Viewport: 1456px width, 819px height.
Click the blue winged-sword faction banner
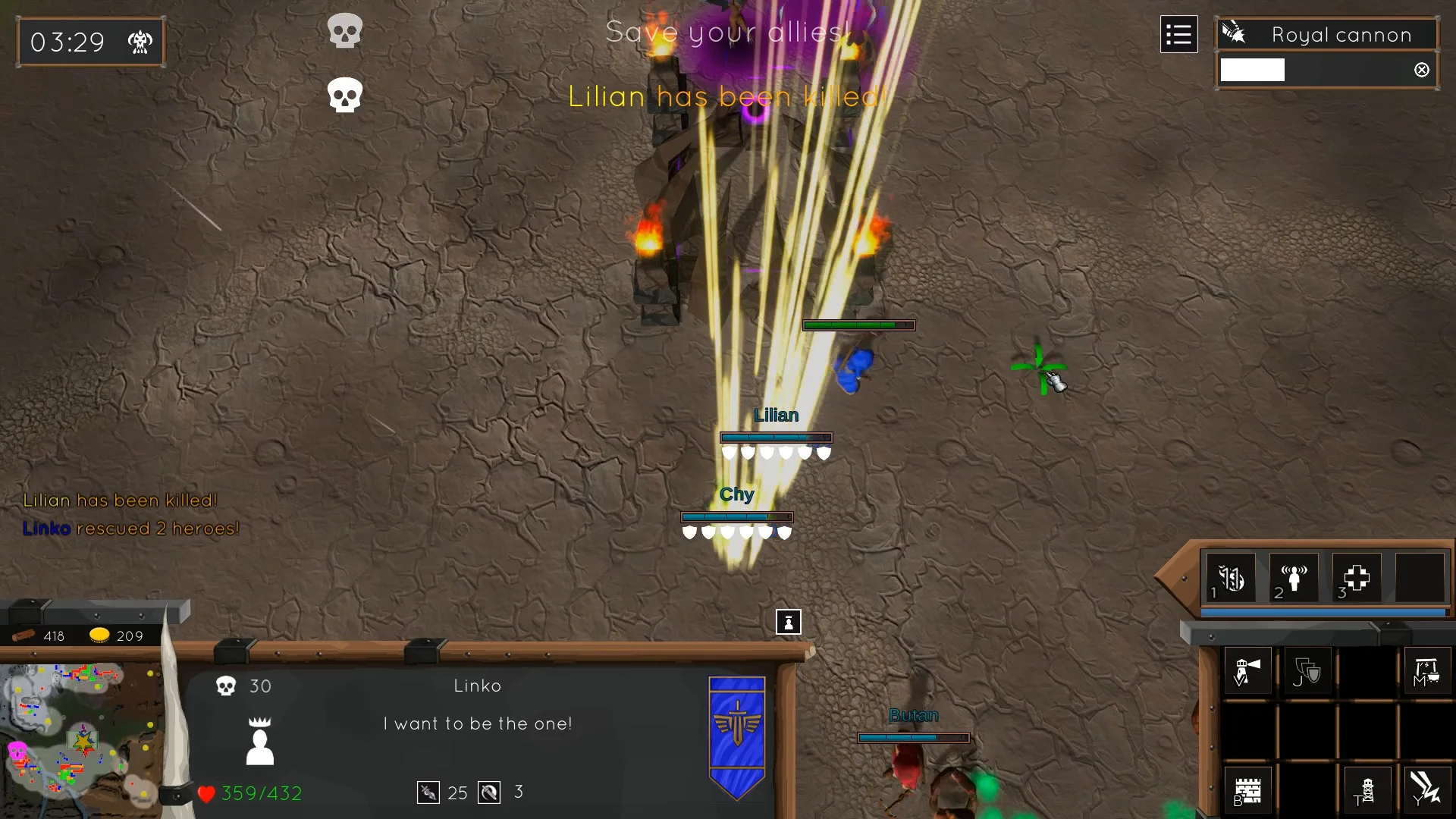[736, 736]
